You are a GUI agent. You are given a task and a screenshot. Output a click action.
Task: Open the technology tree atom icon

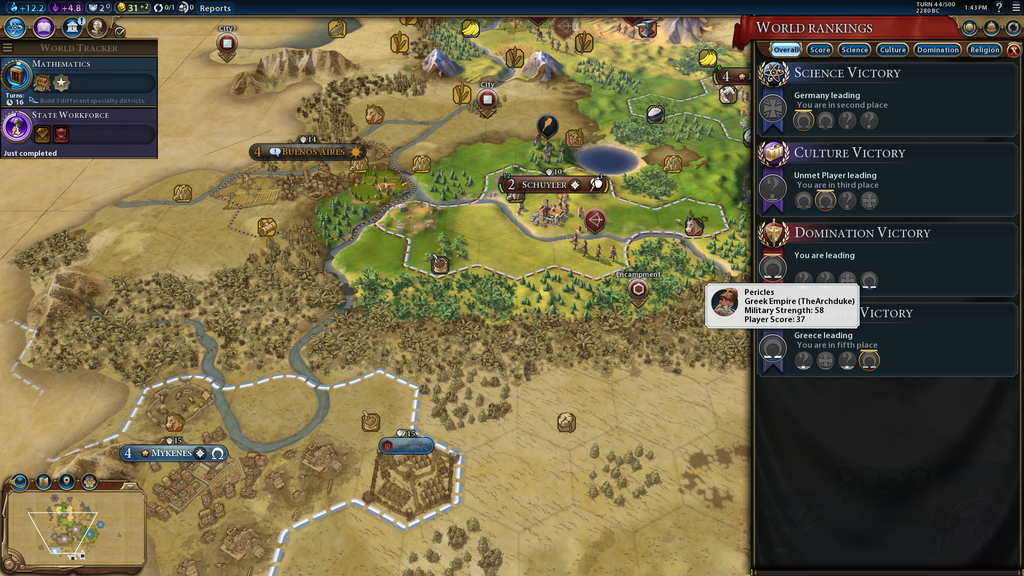click(x=15, y=28)
